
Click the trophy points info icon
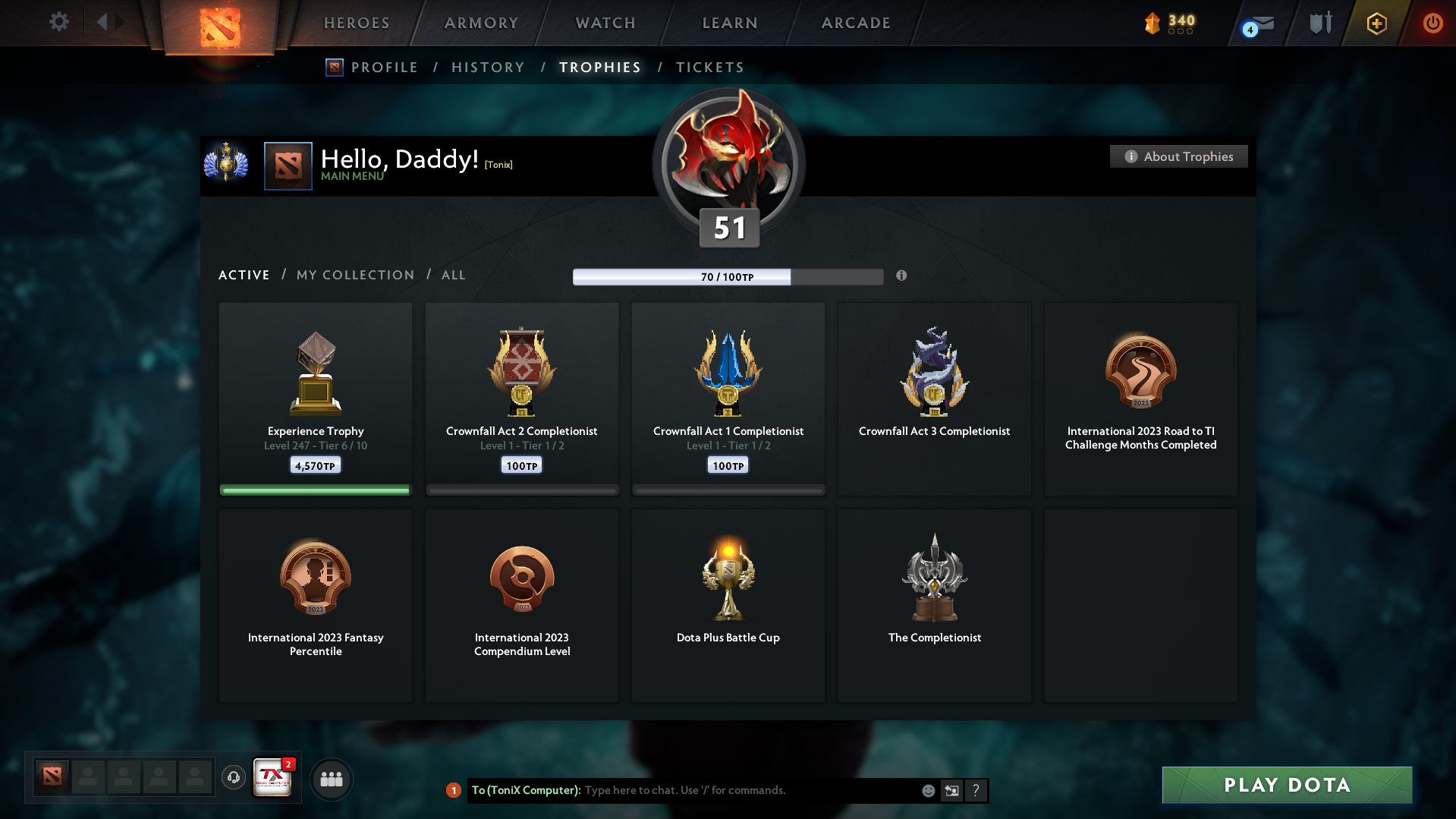pos(902,276)
